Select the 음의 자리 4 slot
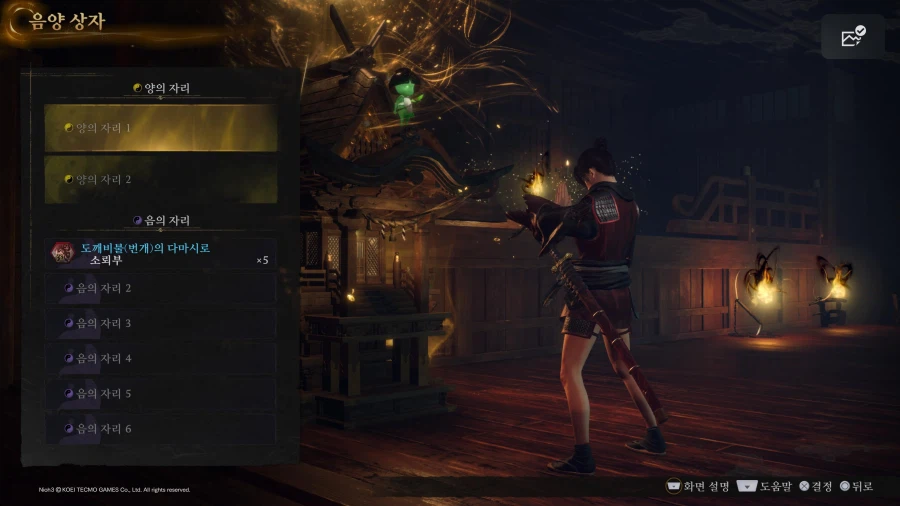 [160, 358]
